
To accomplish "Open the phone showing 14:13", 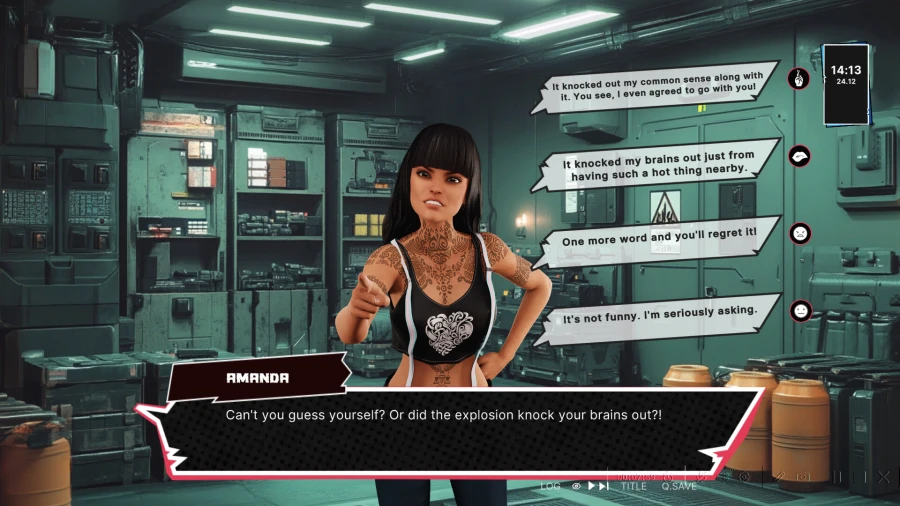I will click(845, 83).
